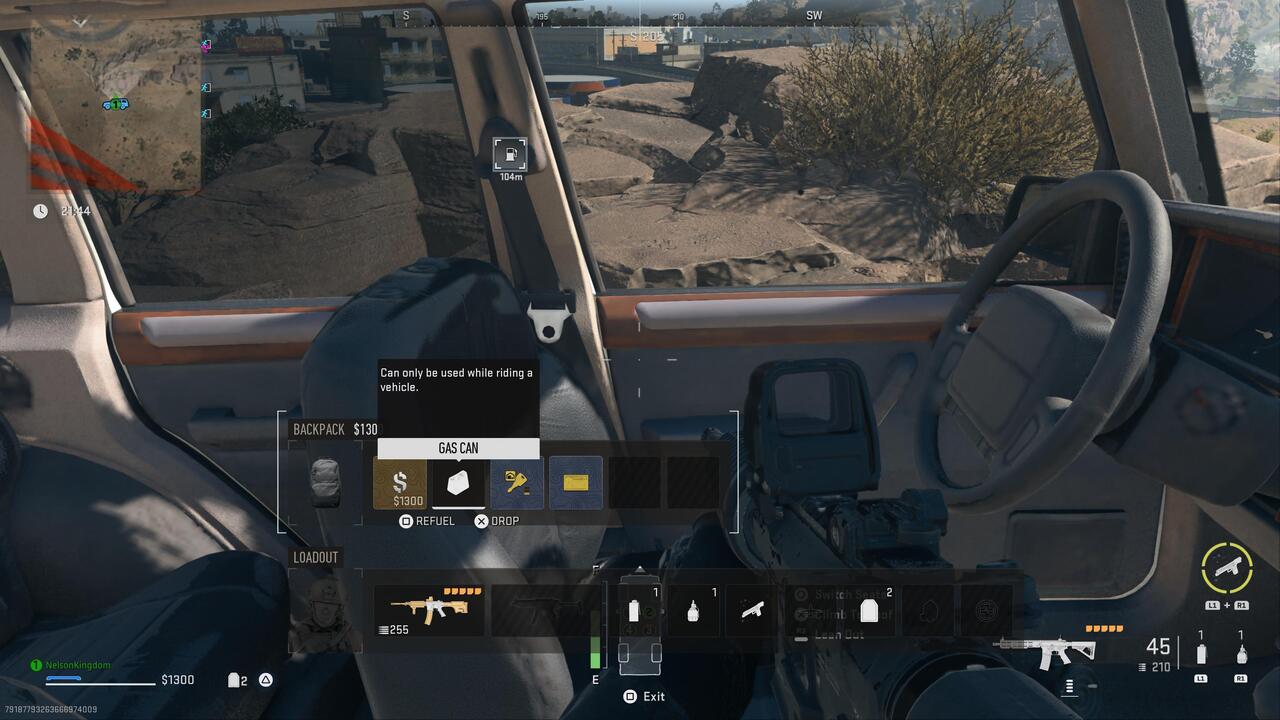1280x720 pixels.
Task: Select the Gas Can in the backpack
Action: click(x=457, y=483)
